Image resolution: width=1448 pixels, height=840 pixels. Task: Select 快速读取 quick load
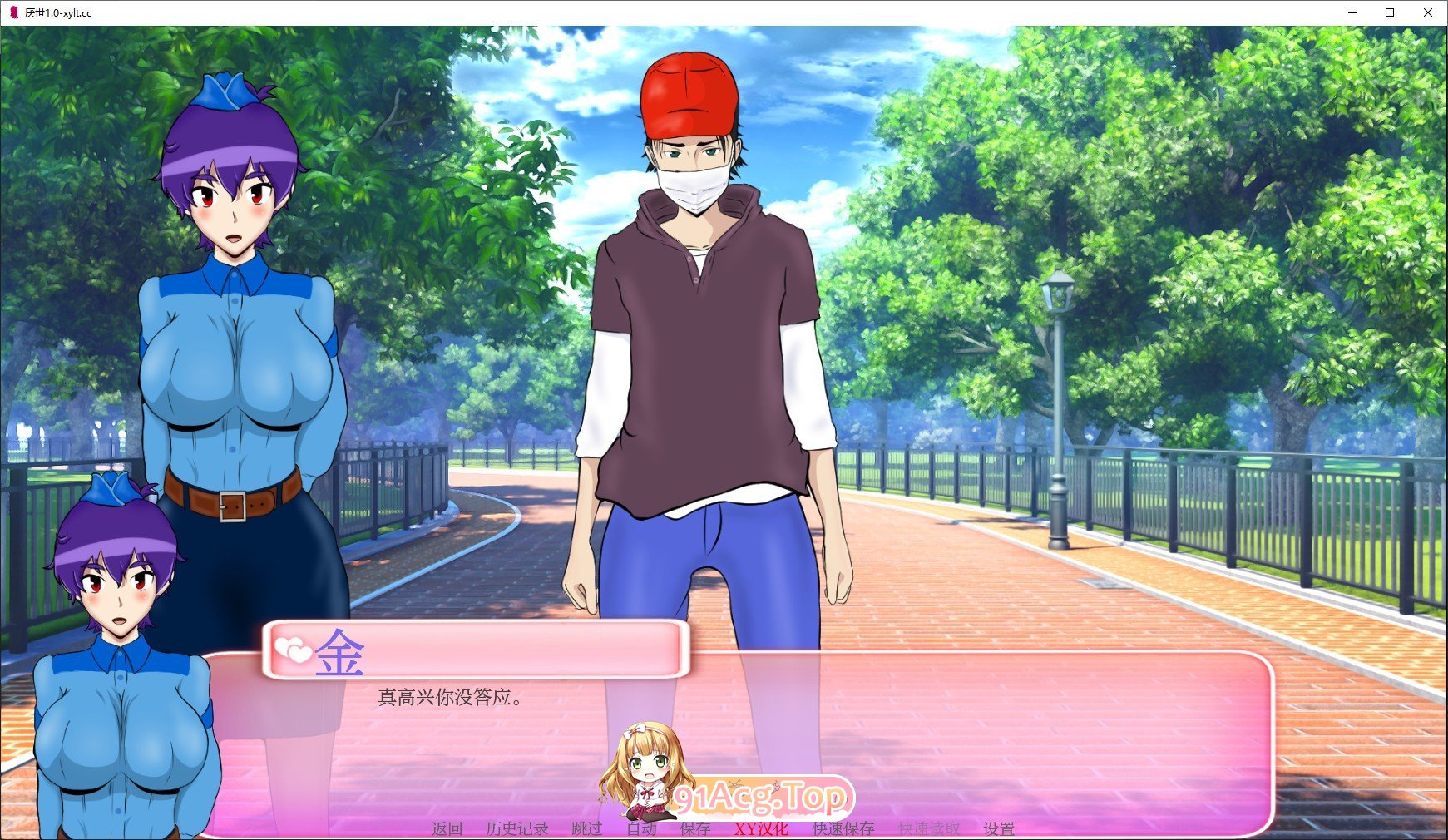[x=928, y=828]
